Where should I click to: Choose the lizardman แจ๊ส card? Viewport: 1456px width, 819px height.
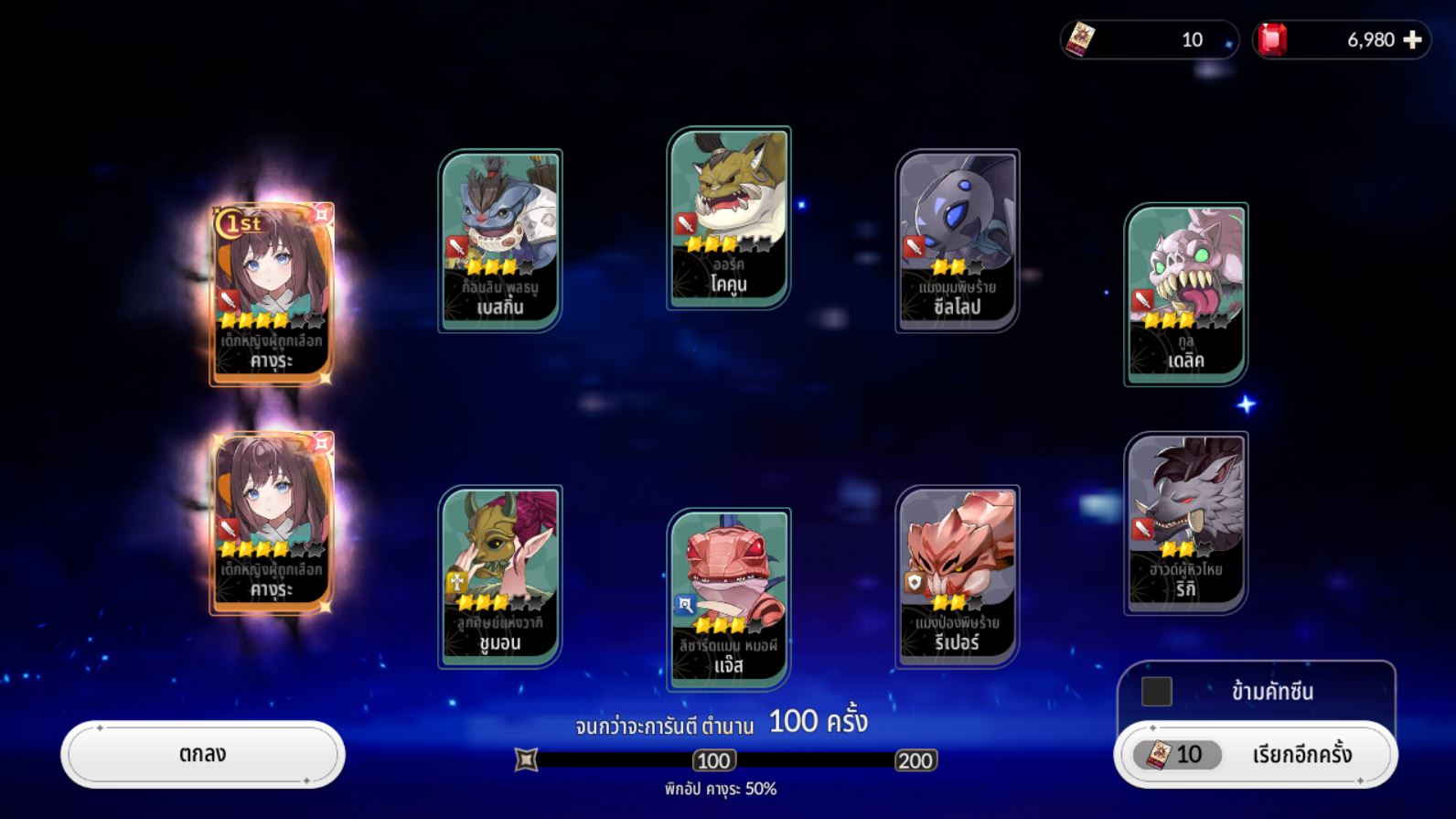point(729,598)
